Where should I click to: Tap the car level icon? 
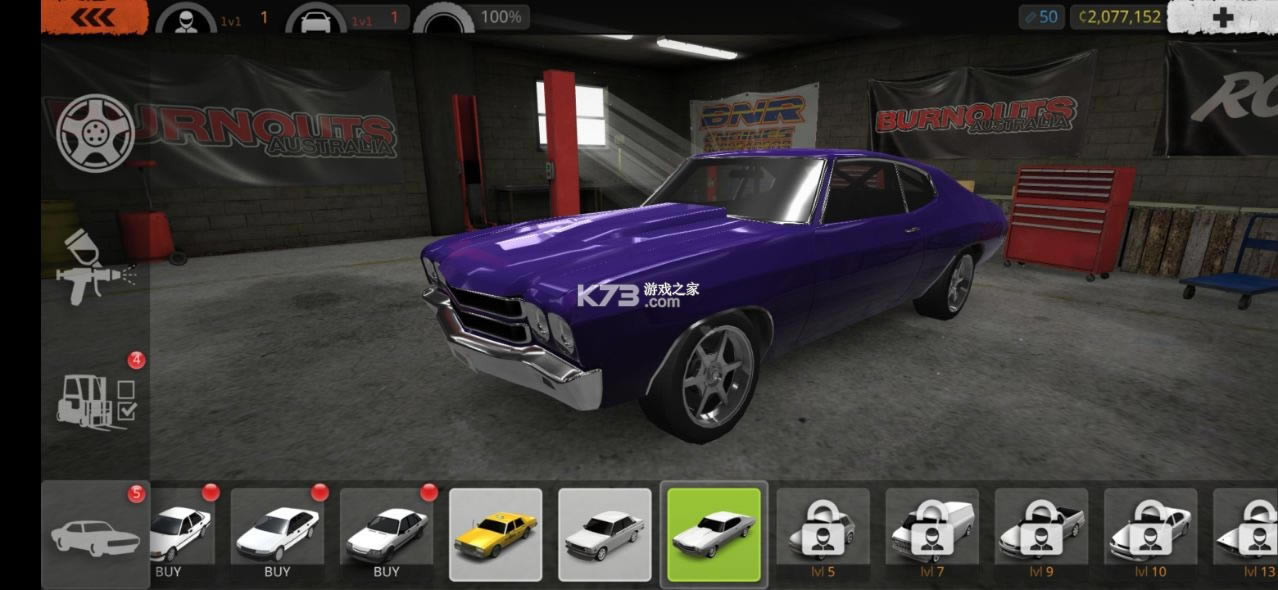point(316,18)
